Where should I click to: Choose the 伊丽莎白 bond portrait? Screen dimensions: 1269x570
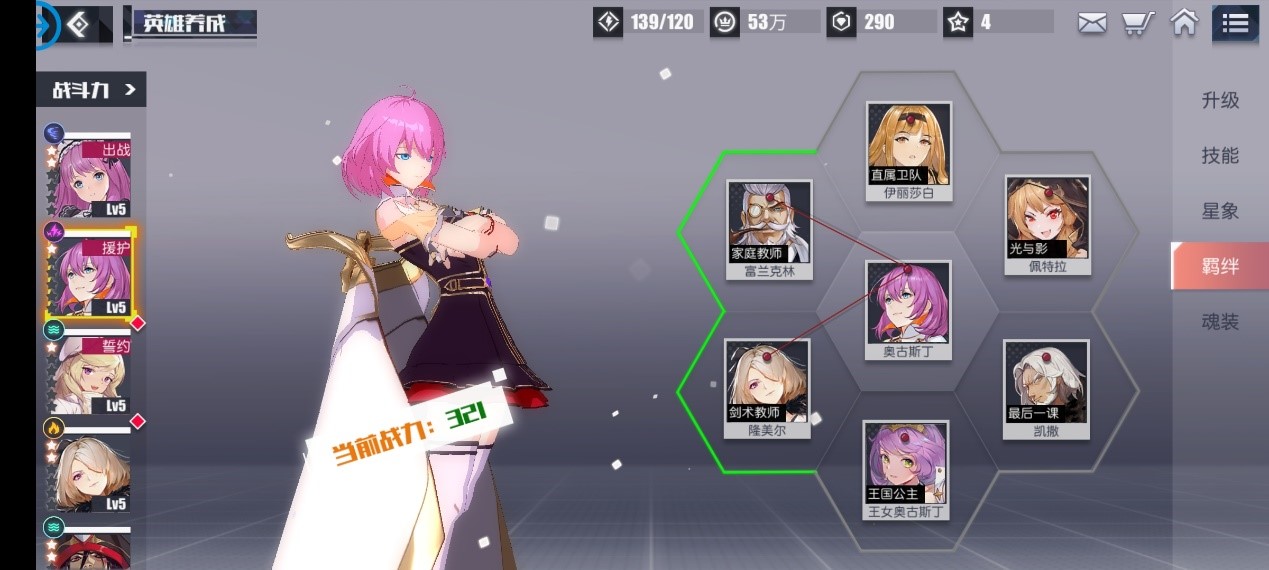908,144
